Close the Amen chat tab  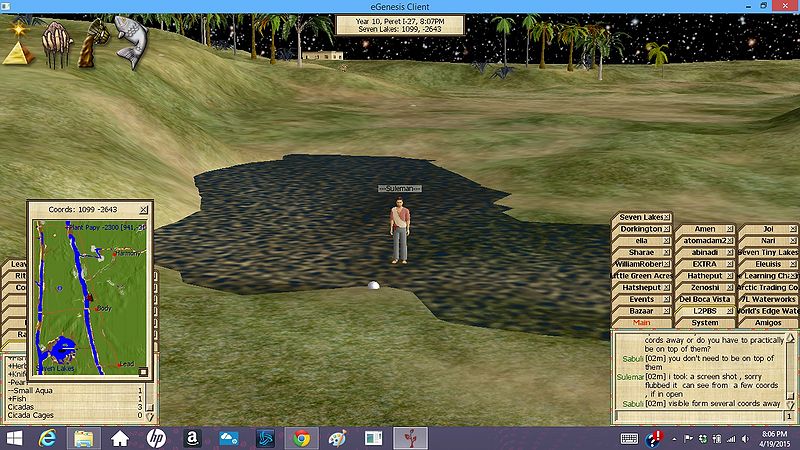click(730, 229)
